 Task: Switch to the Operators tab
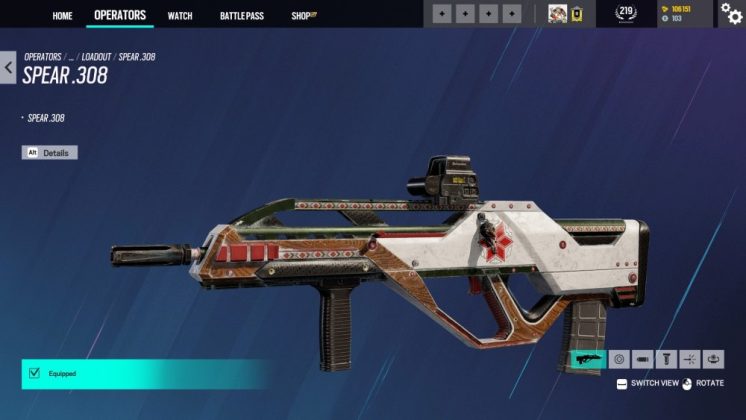(120, 15)
